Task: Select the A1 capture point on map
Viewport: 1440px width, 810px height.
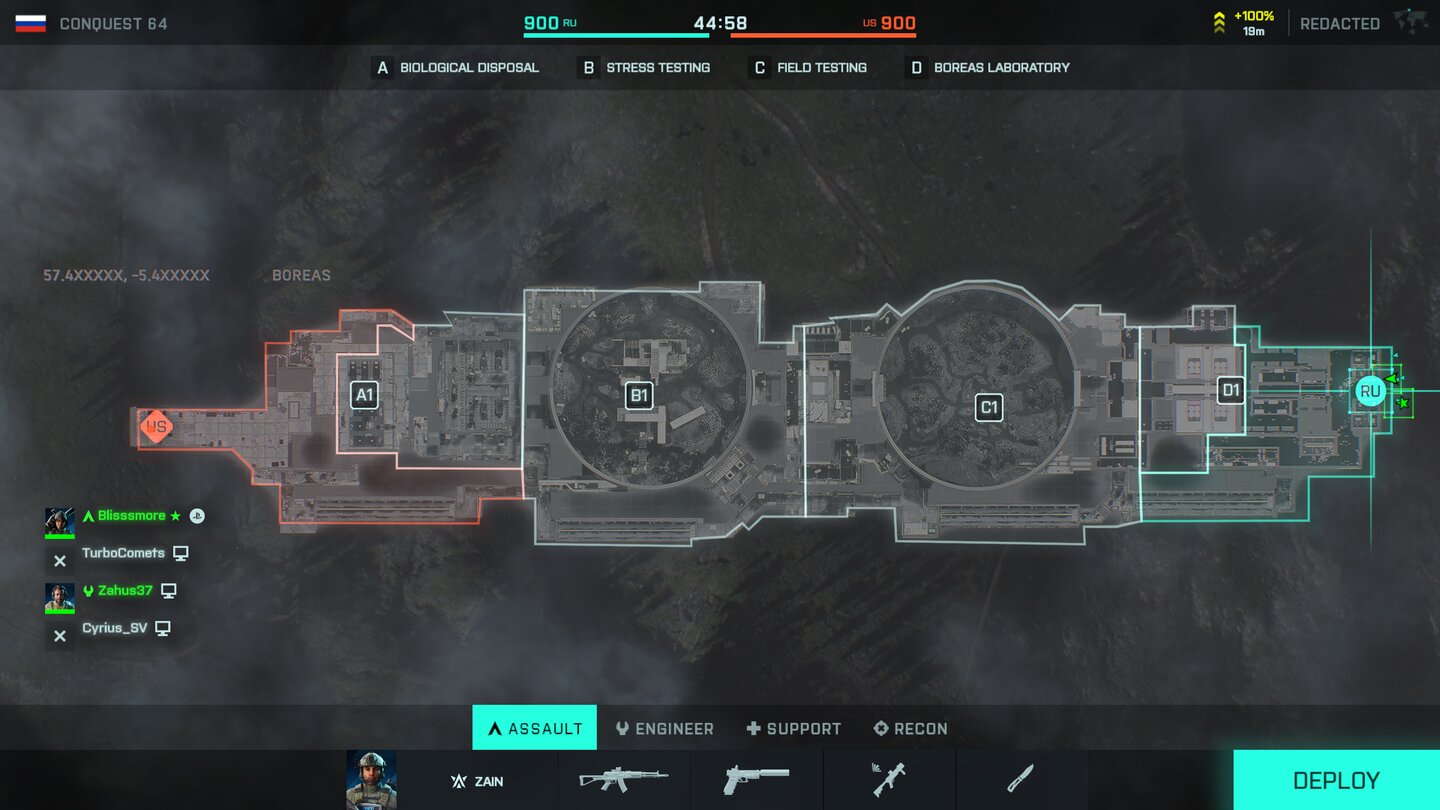Action: pos(364,395)
